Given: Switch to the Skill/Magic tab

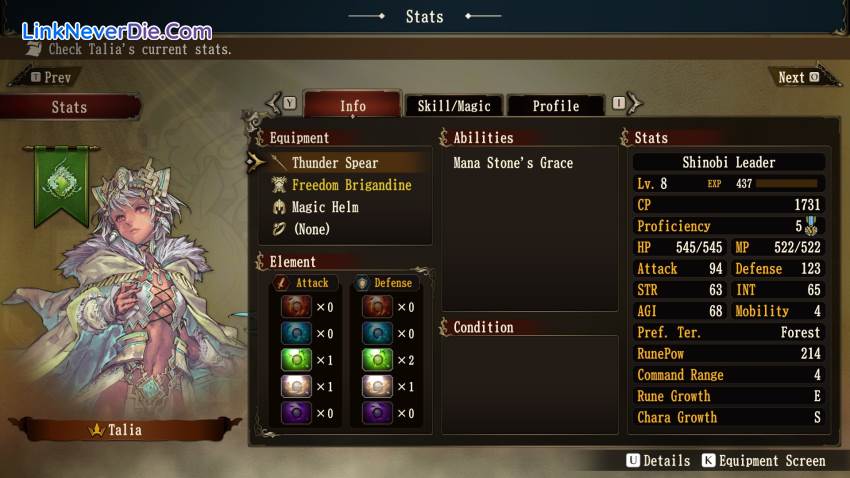Looking at the screenshot, I should click(x=453, y=106).
